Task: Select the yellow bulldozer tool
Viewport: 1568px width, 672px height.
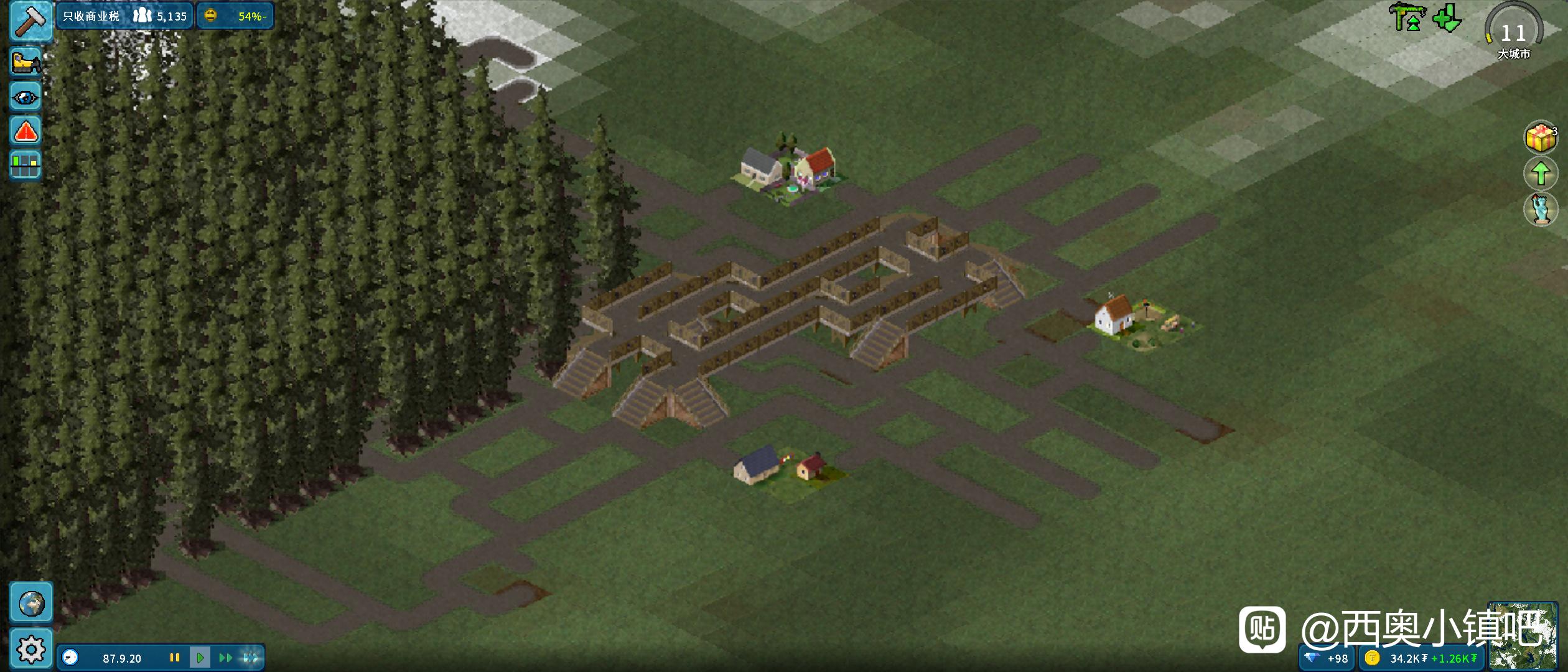Action: pos(26,63)
